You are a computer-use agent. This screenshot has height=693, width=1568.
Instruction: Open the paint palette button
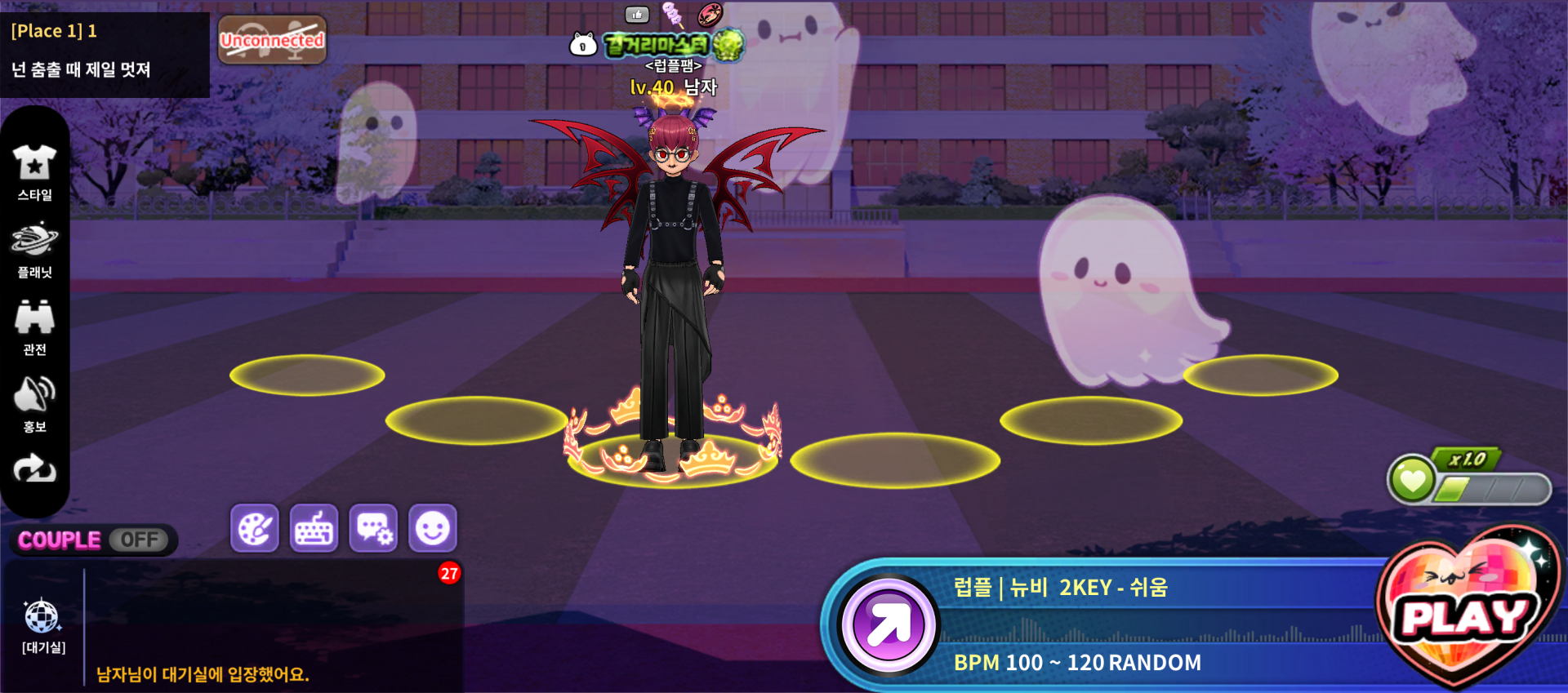(255, 529)
